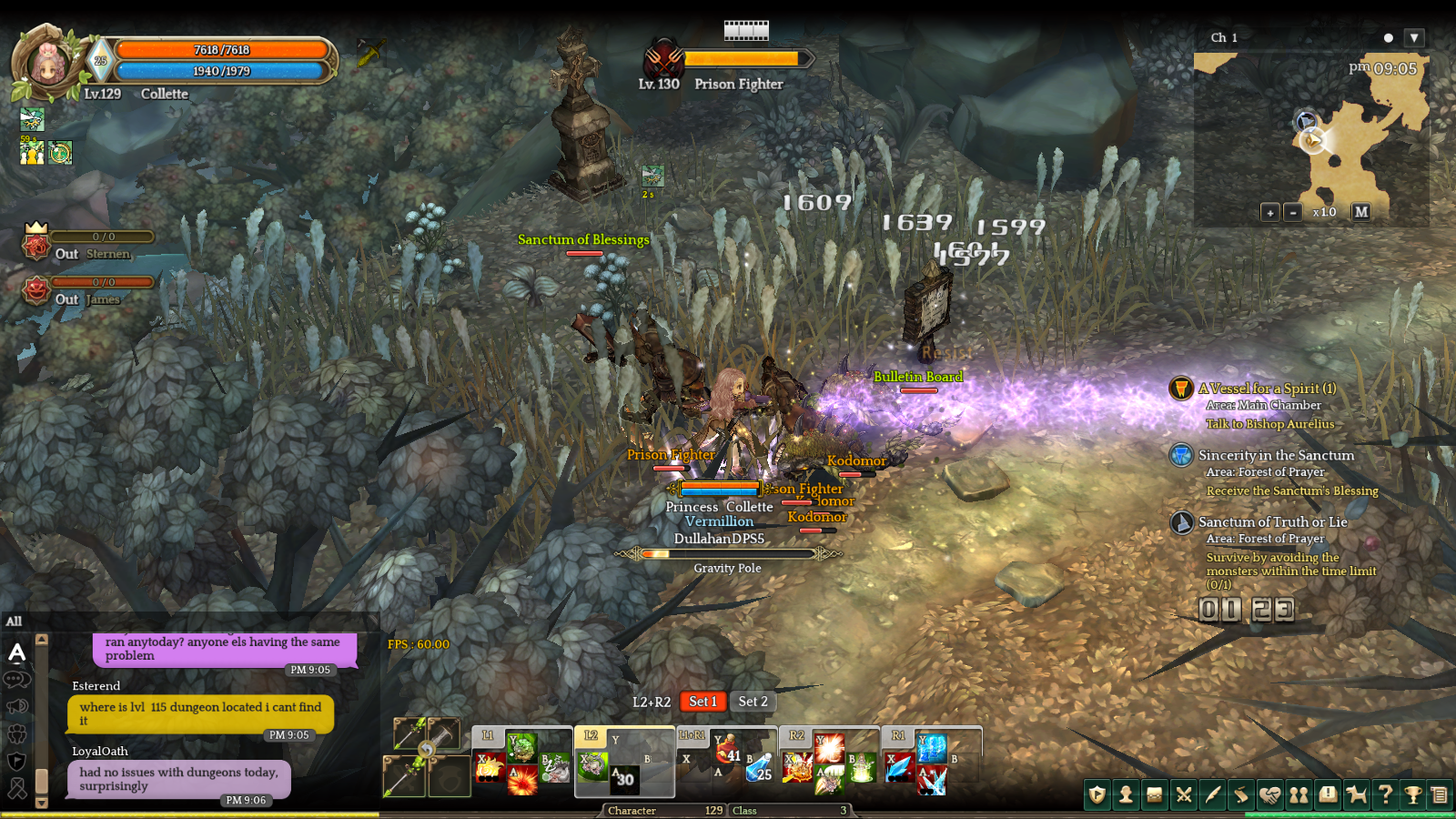The height and width of the screenshot is (819, 1456).
Task: Open the companion pet icon menu
Action: point(1356,795)
